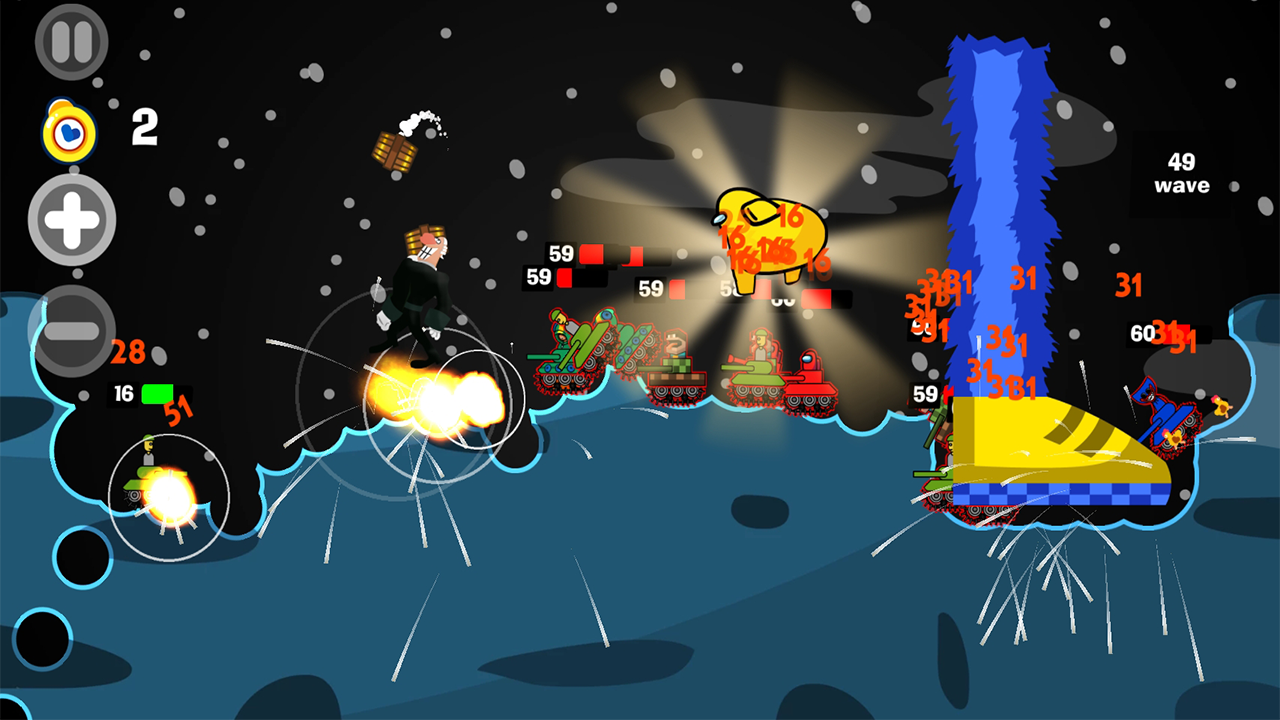This screenshot has width=1280, height=720.
Task: Select the rocket-riding soldier character
Action: (x=420, y=300)
